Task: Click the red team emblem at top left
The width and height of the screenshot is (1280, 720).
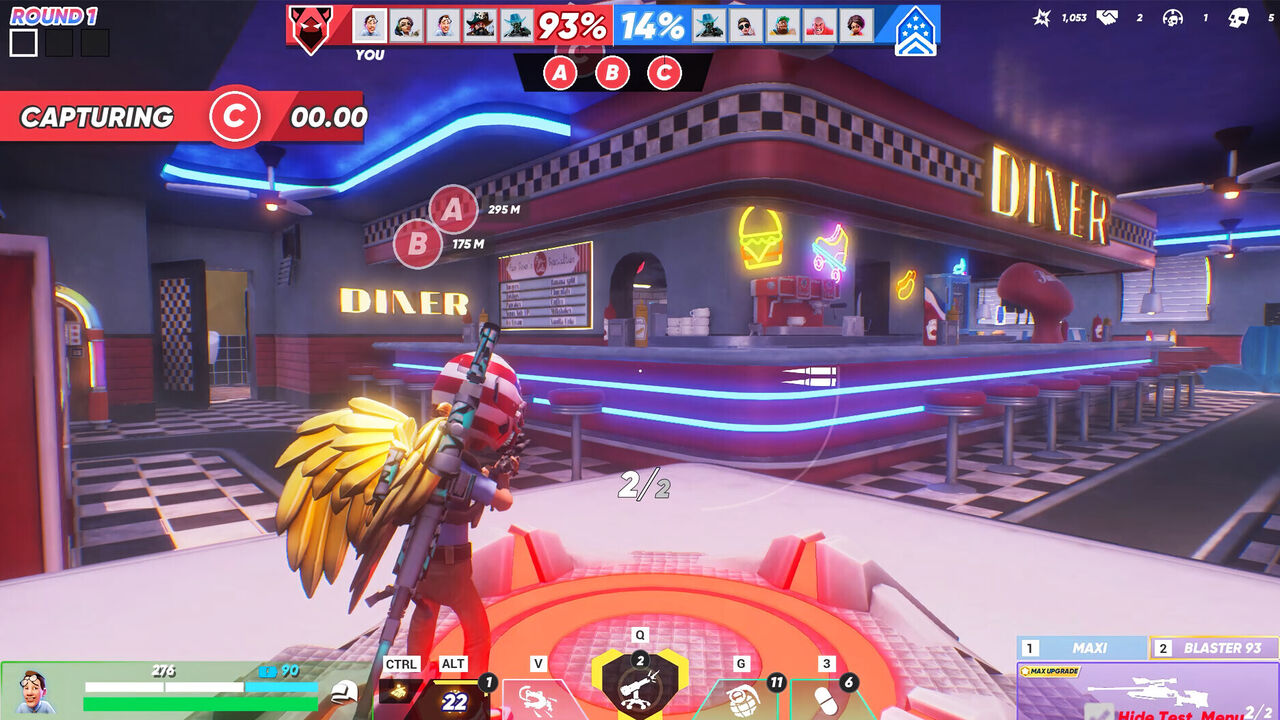Action: coord(310,25)
